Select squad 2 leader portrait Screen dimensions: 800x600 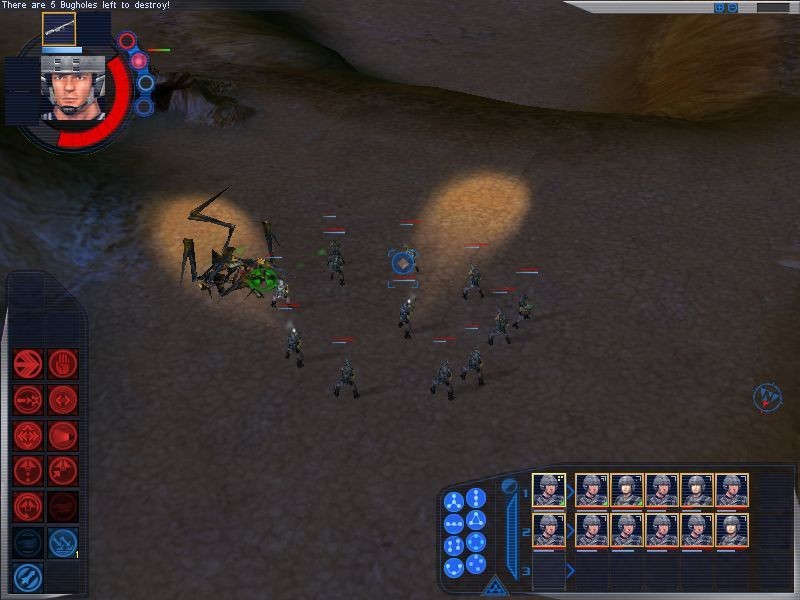click(549, 530)
